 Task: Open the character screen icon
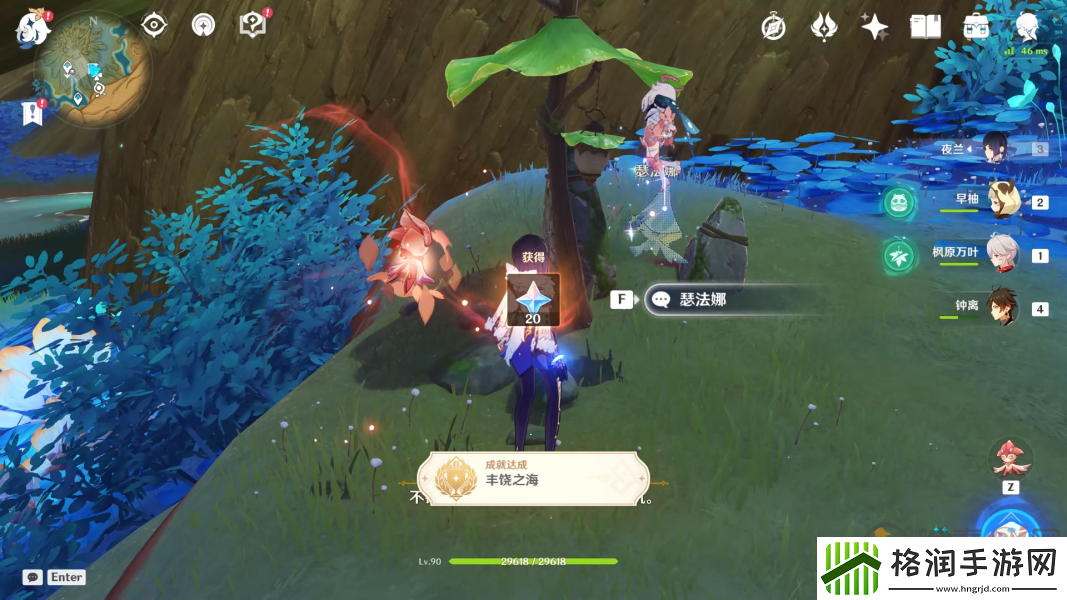(x=1027, y=27)
